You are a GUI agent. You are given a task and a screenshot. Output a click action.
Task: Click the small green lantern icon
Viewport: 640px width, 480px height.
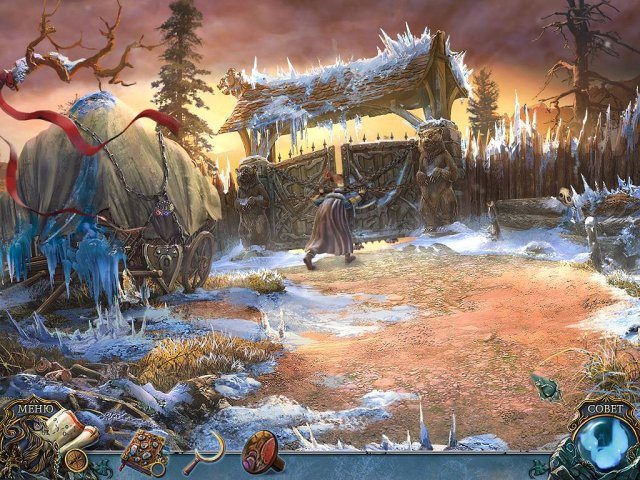[546, 389]
